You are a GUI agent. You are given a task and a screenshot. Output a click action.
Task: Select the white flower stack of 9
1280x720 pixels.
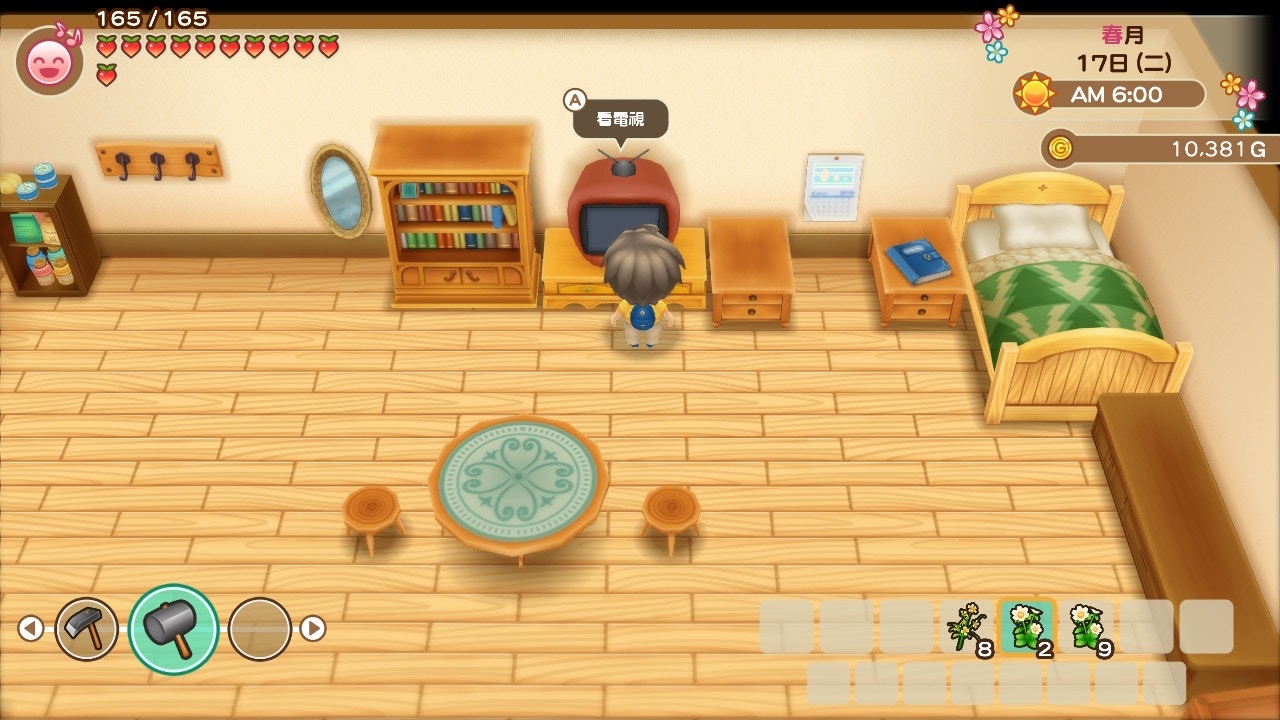1087,627
